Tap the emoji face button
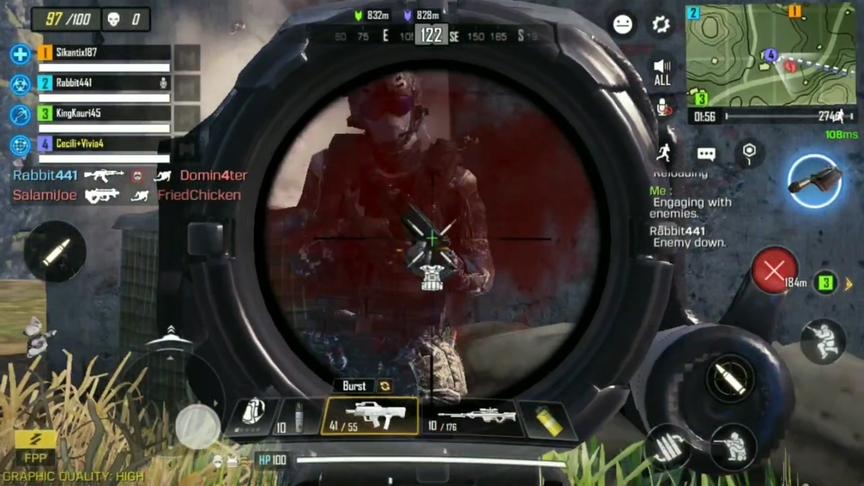864x486 pixels. point(623,25)
